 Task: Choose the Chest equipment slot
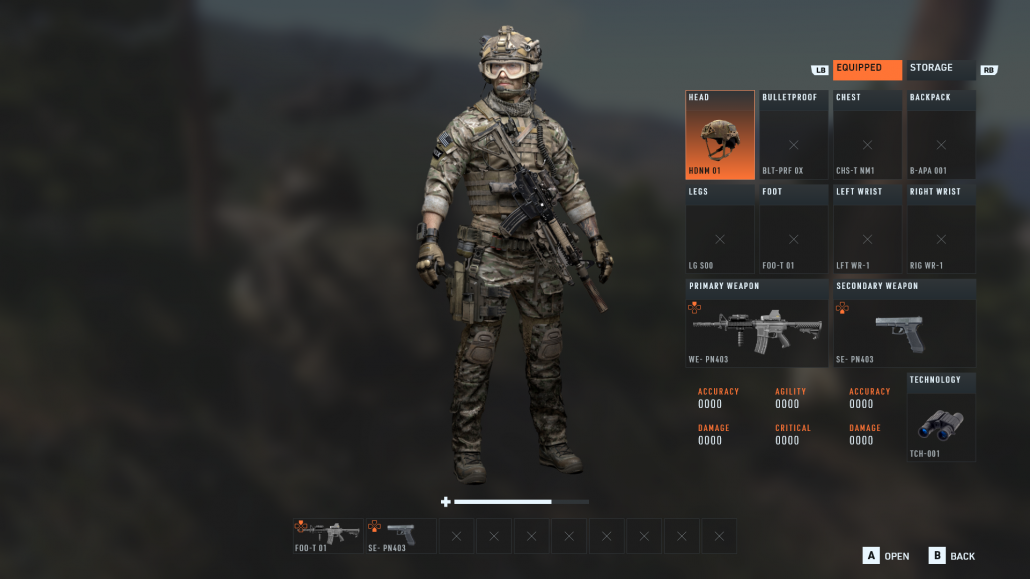coord(867,135)
